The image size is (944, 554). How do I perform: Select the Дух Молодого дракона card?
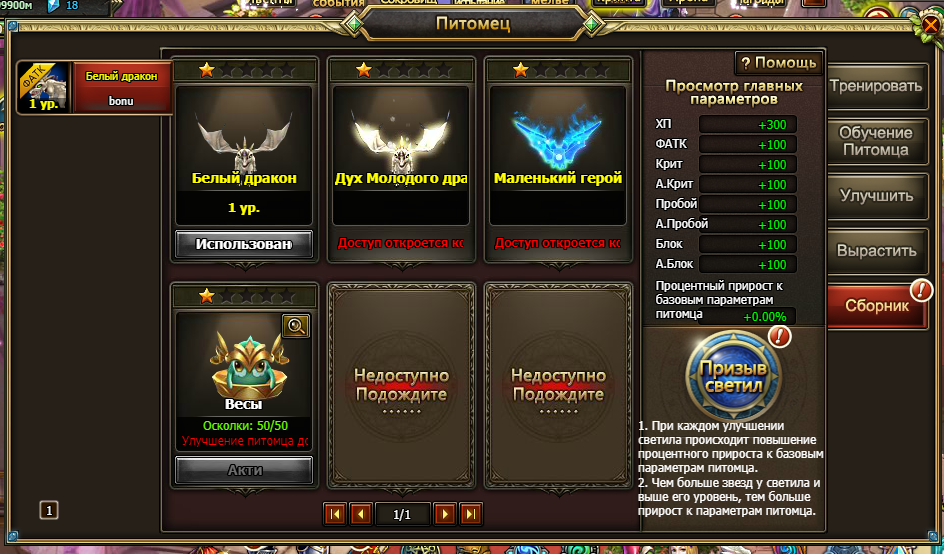(401, 150)
